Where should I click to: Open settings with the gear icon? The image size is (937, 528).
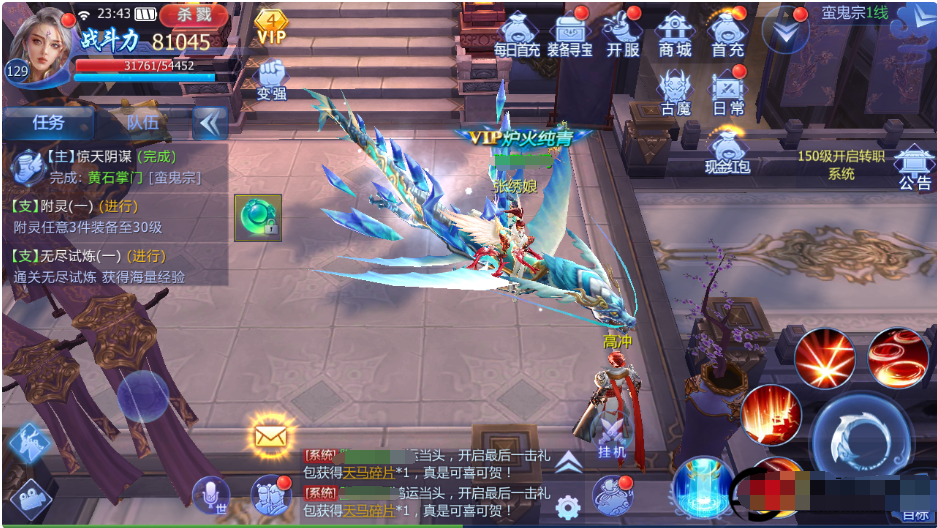tap(569, 504)
